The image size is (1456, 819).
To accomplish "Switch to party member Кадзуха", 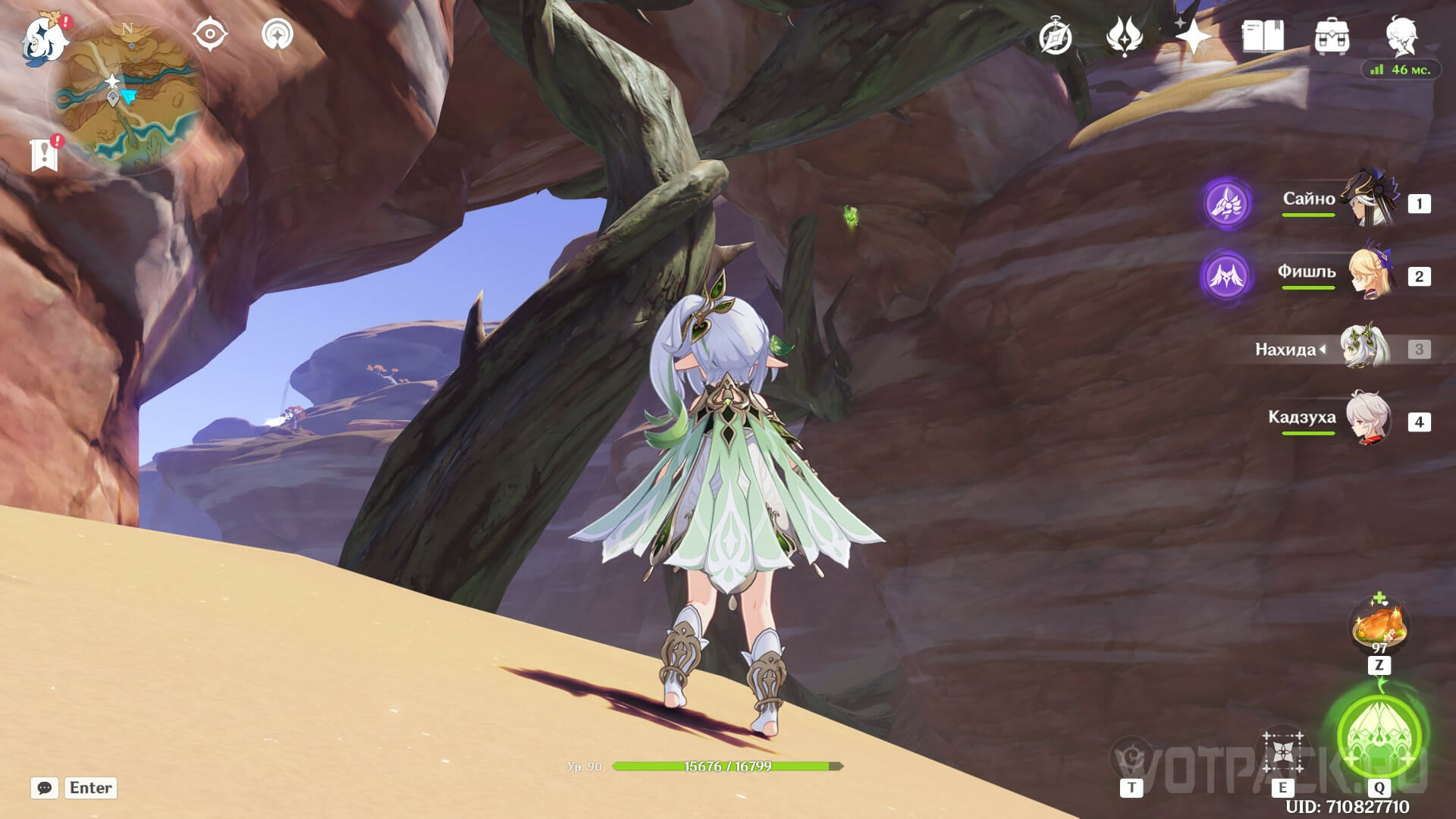I will (x=1370, y=420).
